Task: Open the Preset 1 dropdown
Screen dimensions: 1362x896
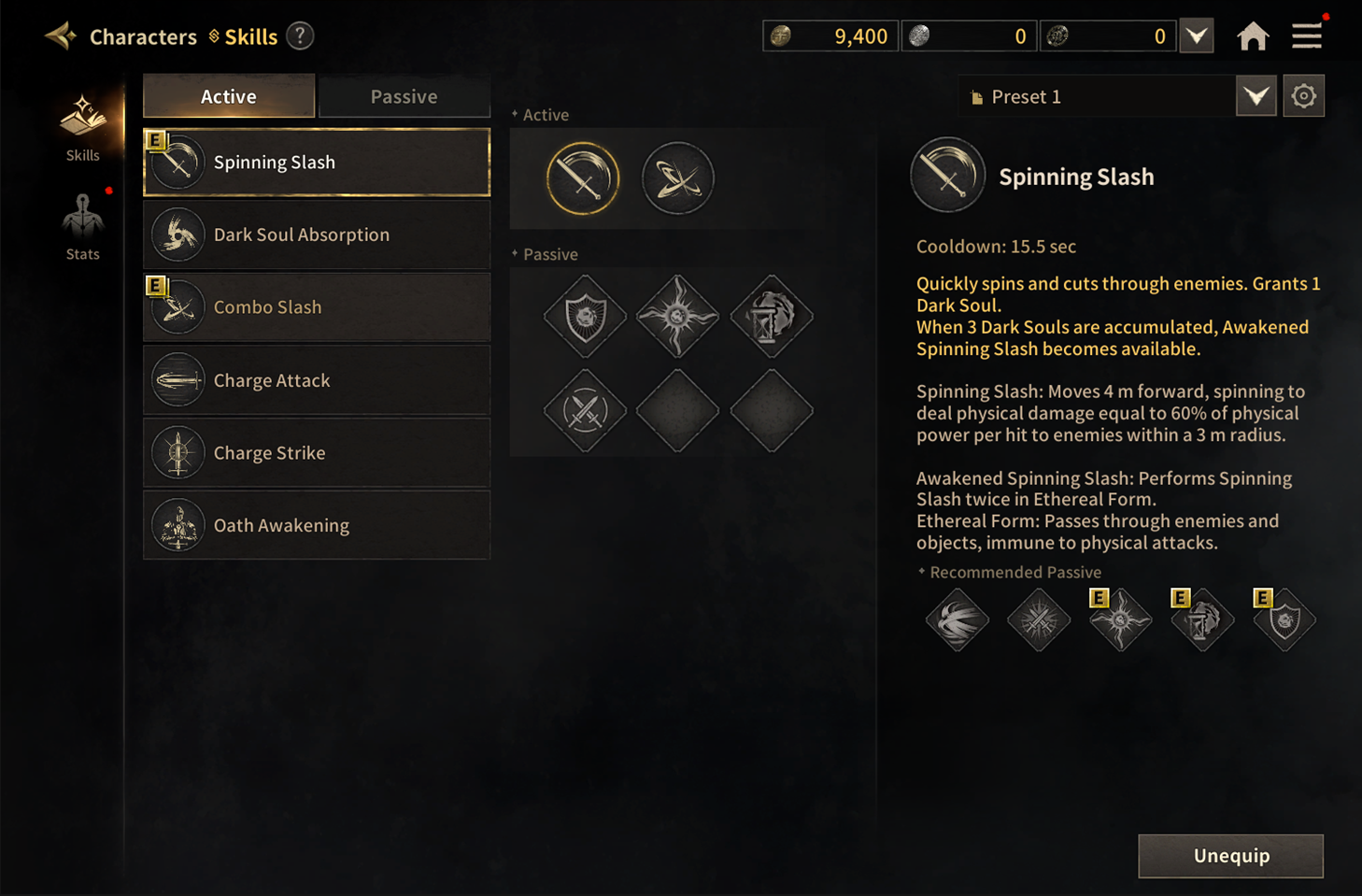Action: (1256, 96)
